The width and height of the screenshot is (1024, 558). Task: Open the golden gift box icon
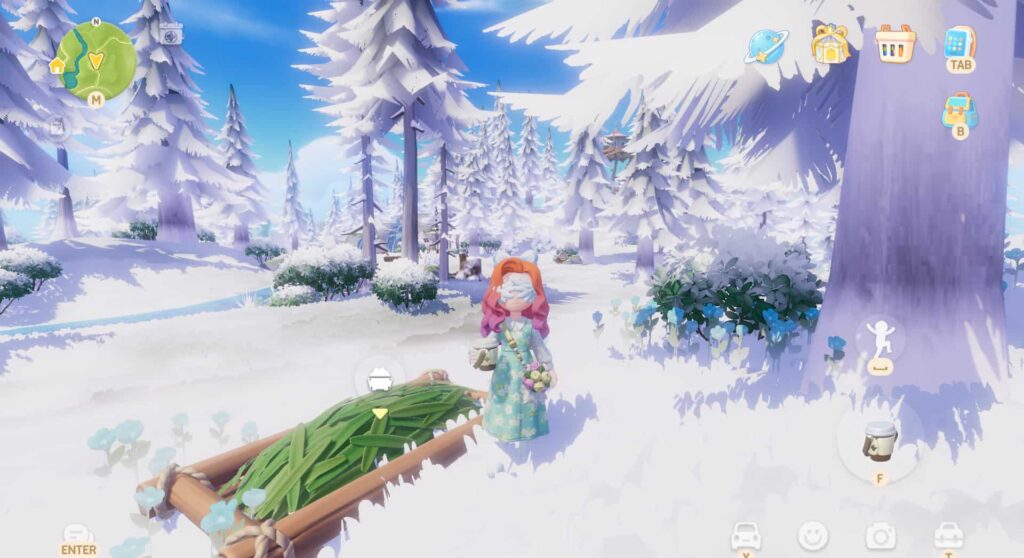click(x=830, y=44)
